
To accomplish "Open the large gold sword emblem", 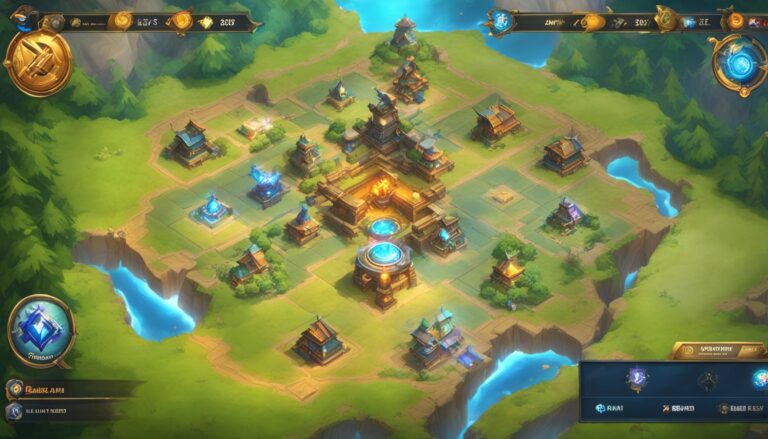I will click(x=38, y=61).
